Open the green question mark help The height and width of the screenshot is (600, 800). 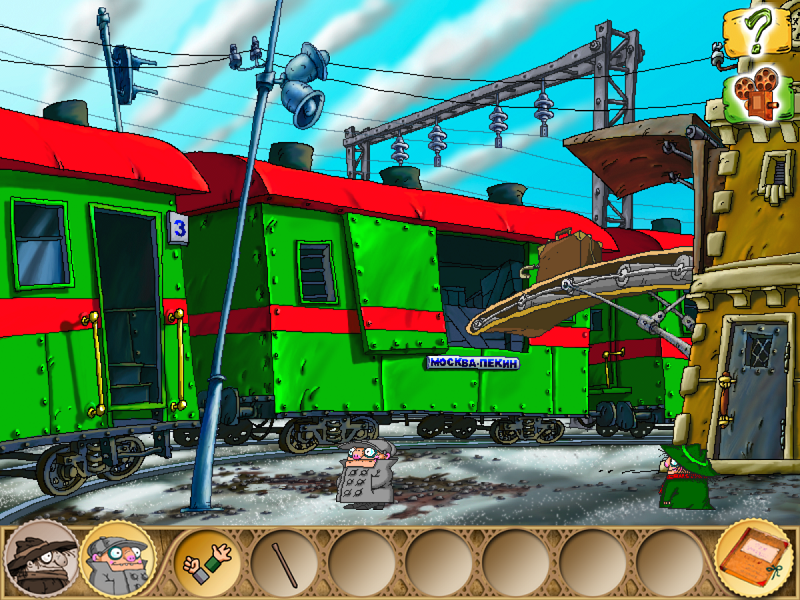pos(758,32)
